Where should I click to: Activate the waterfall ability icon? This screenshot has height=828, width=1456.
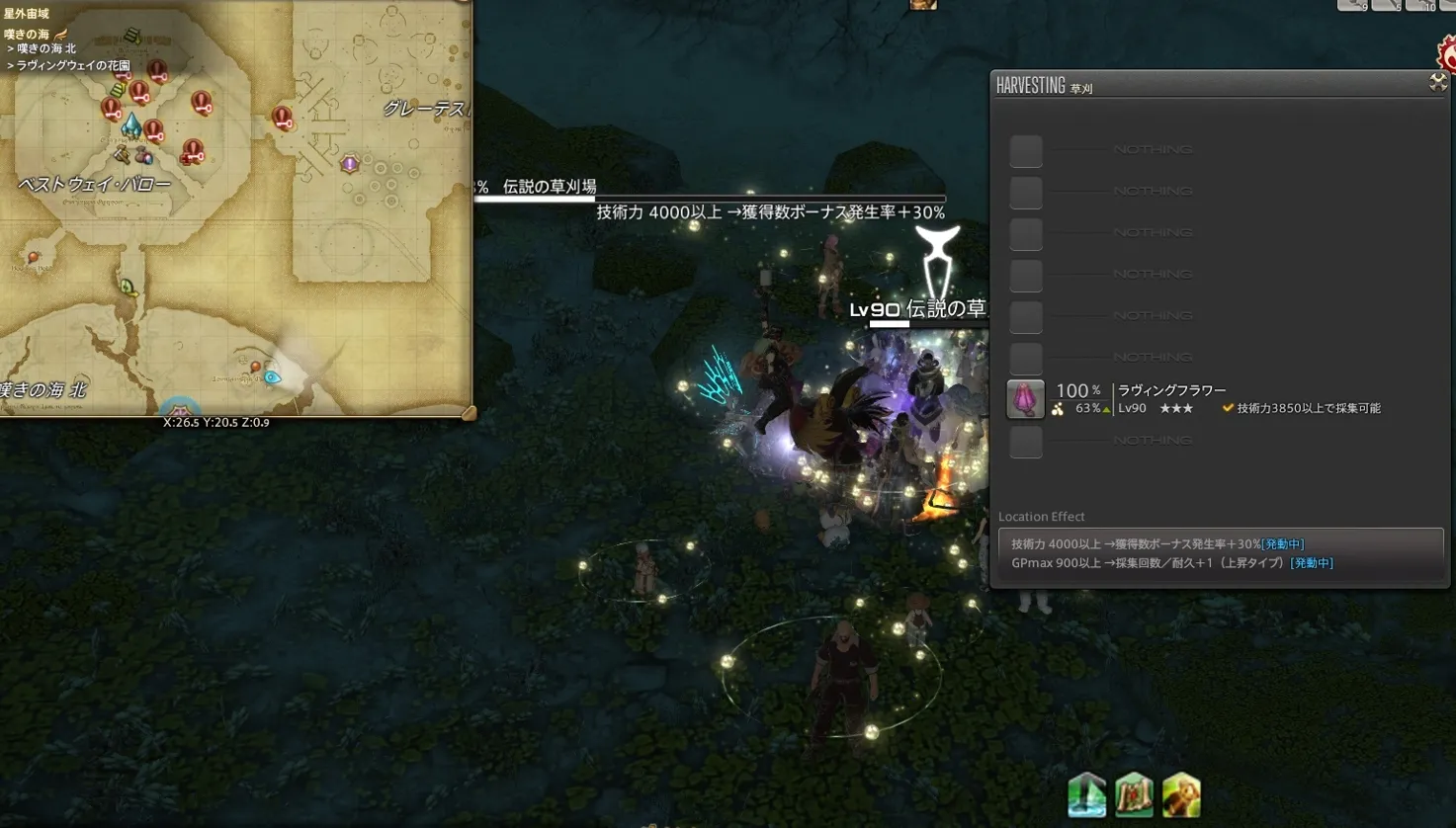point(1086,795)
